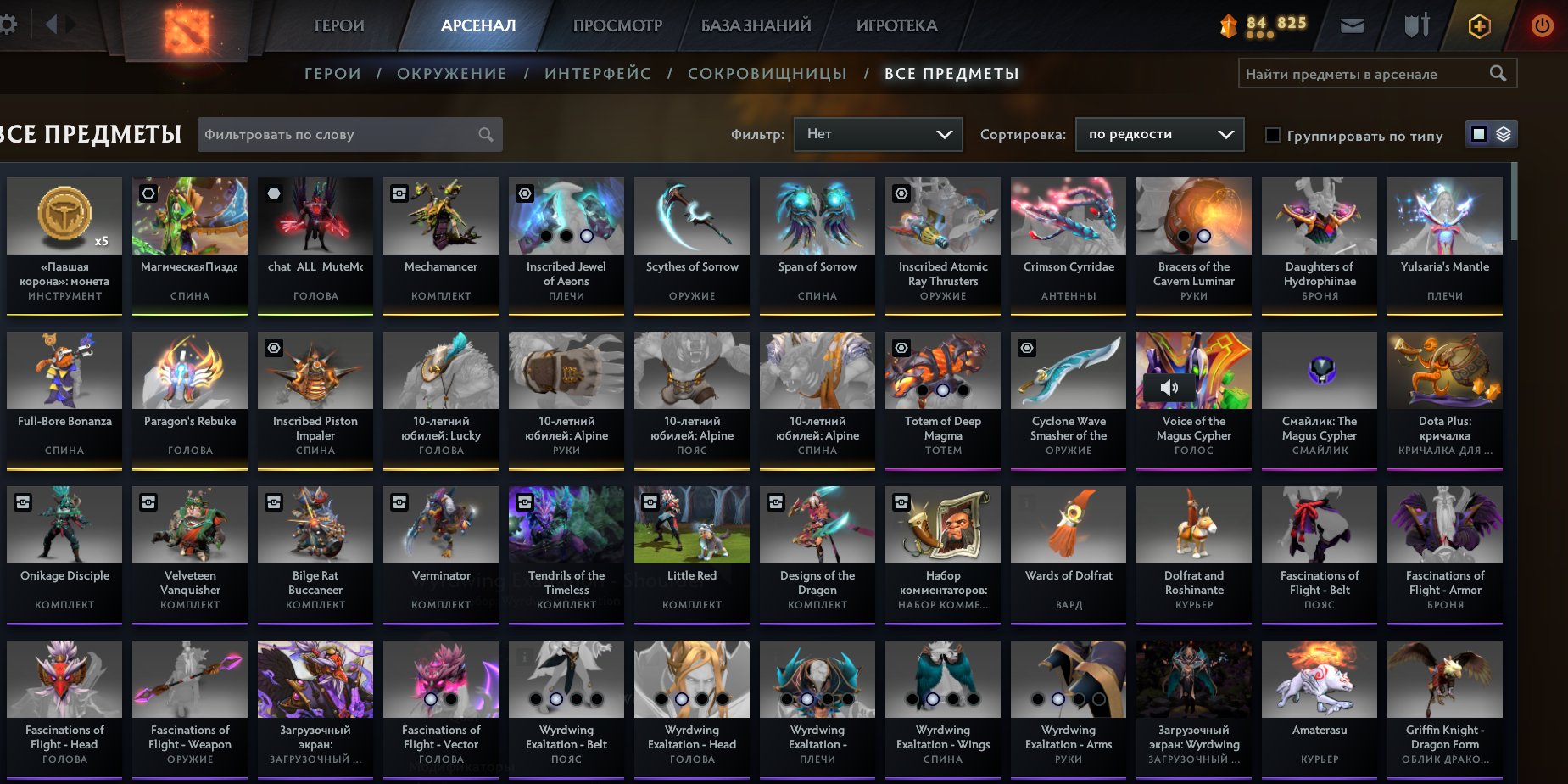The height and width of the screenshot is (784, 1568).
Task: Click the red power exit icon
Action: click(1541, 25)
